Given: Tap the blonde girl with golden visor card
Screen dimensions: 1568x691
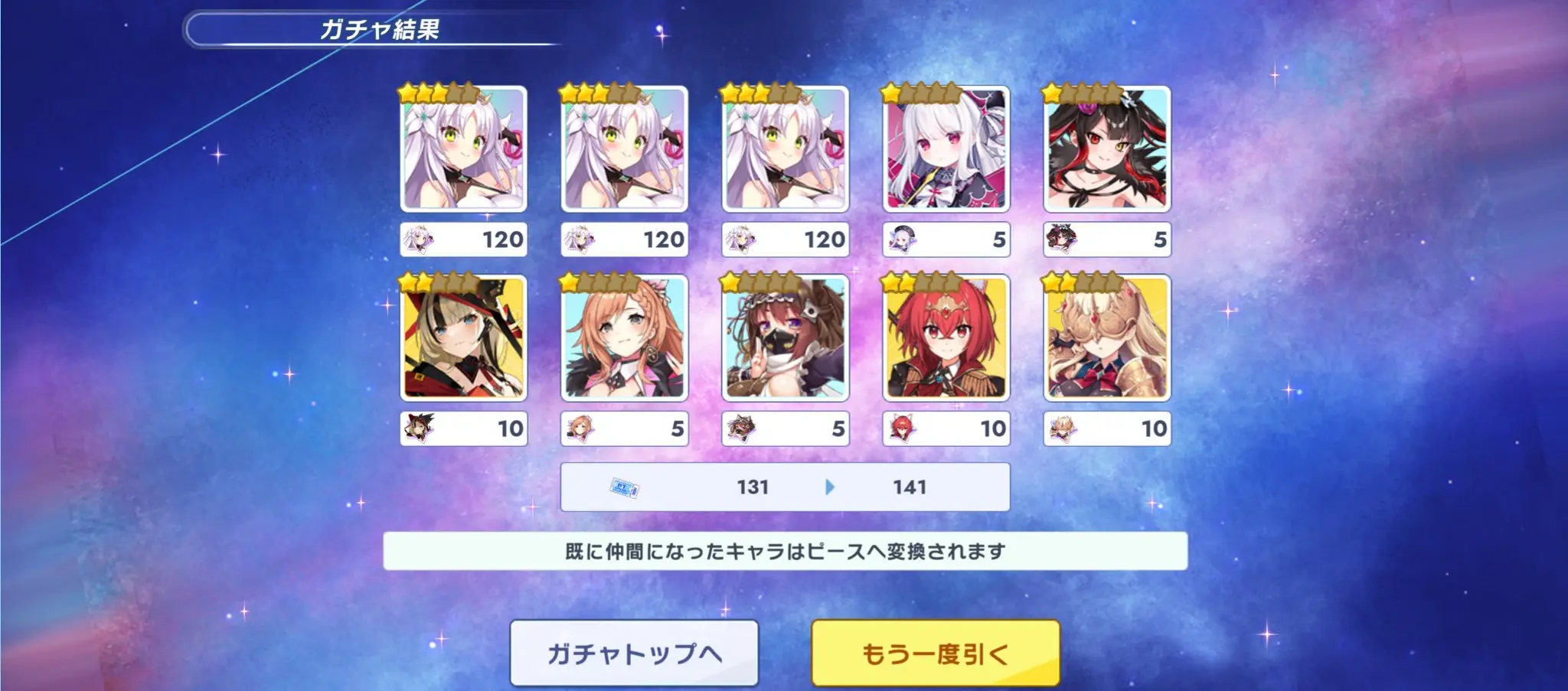Looking at the screenshot, I should pyautogui.click(x=1107, y=337).
